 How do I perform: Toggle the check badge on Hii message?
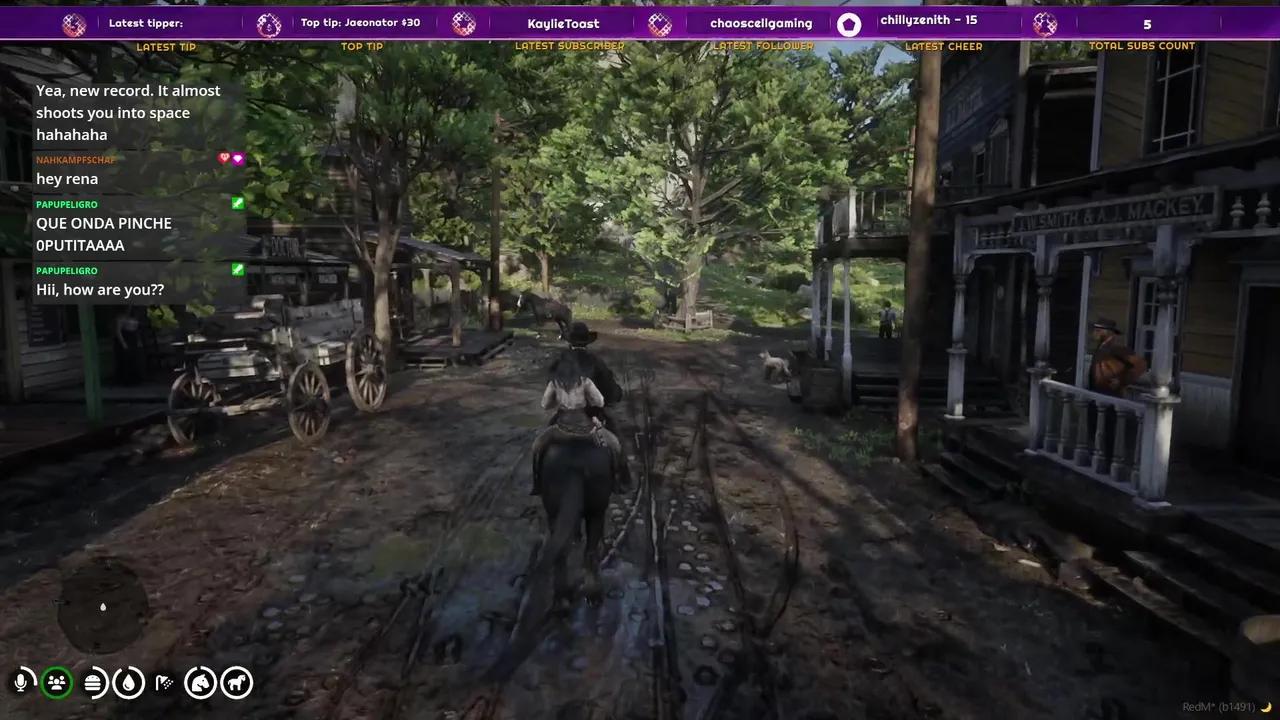tap(237, 269)
